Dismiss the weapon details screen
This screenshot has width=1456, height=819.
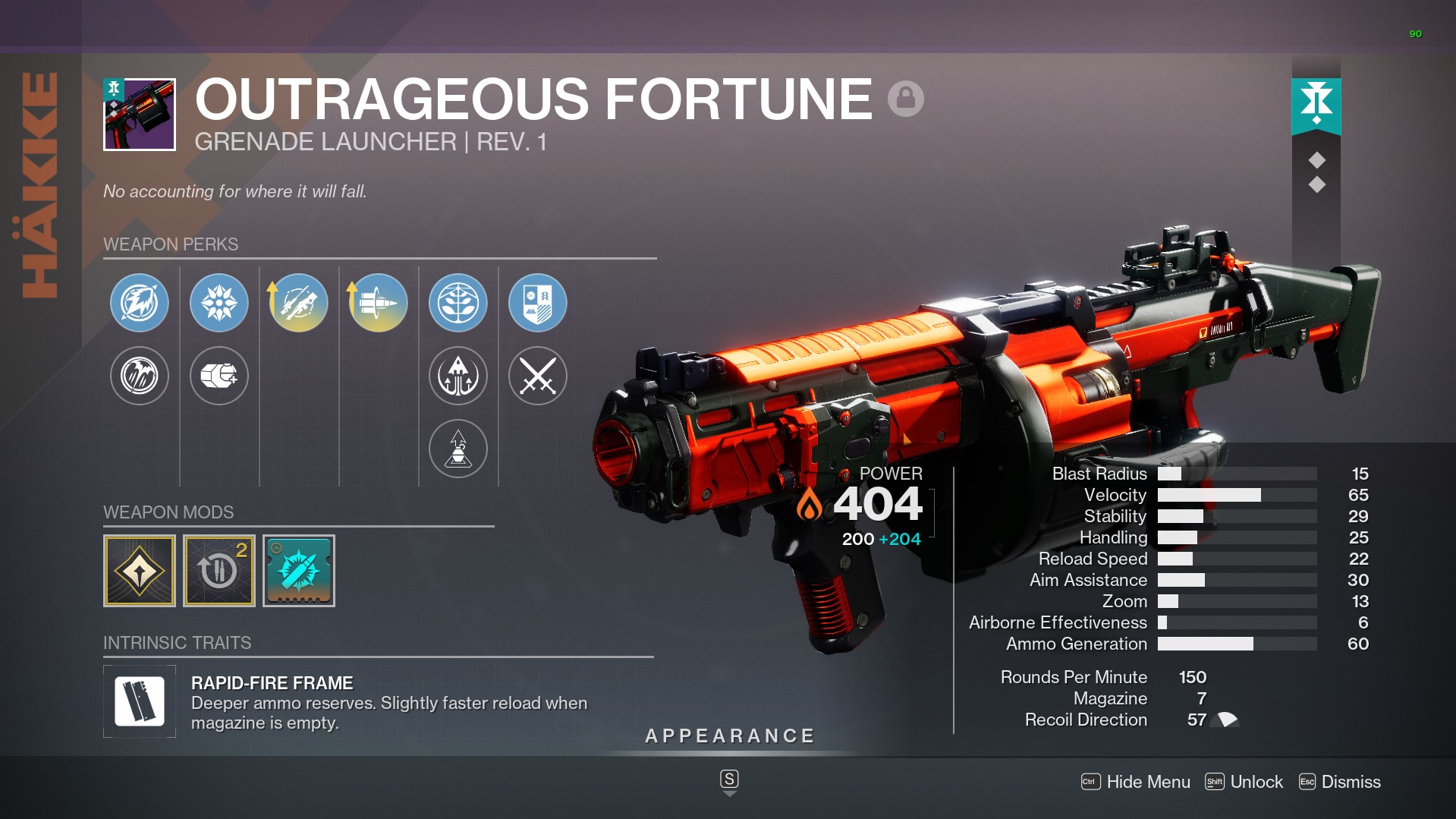(1340, 782)
